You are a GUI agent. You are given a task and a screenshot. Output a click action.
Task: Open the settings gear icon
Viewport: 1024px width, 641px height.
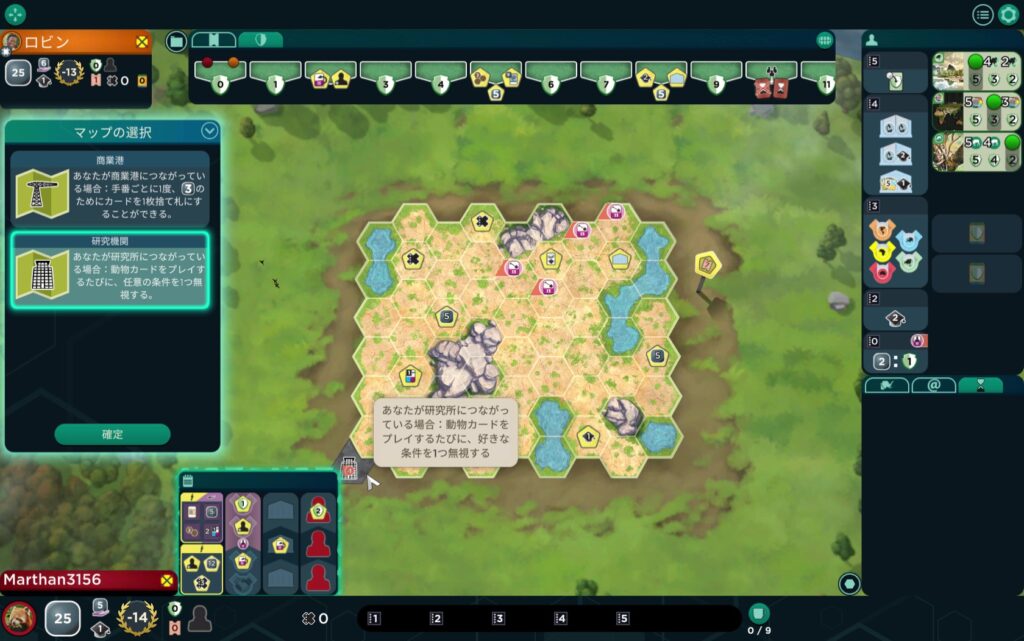coord(1008,15)
